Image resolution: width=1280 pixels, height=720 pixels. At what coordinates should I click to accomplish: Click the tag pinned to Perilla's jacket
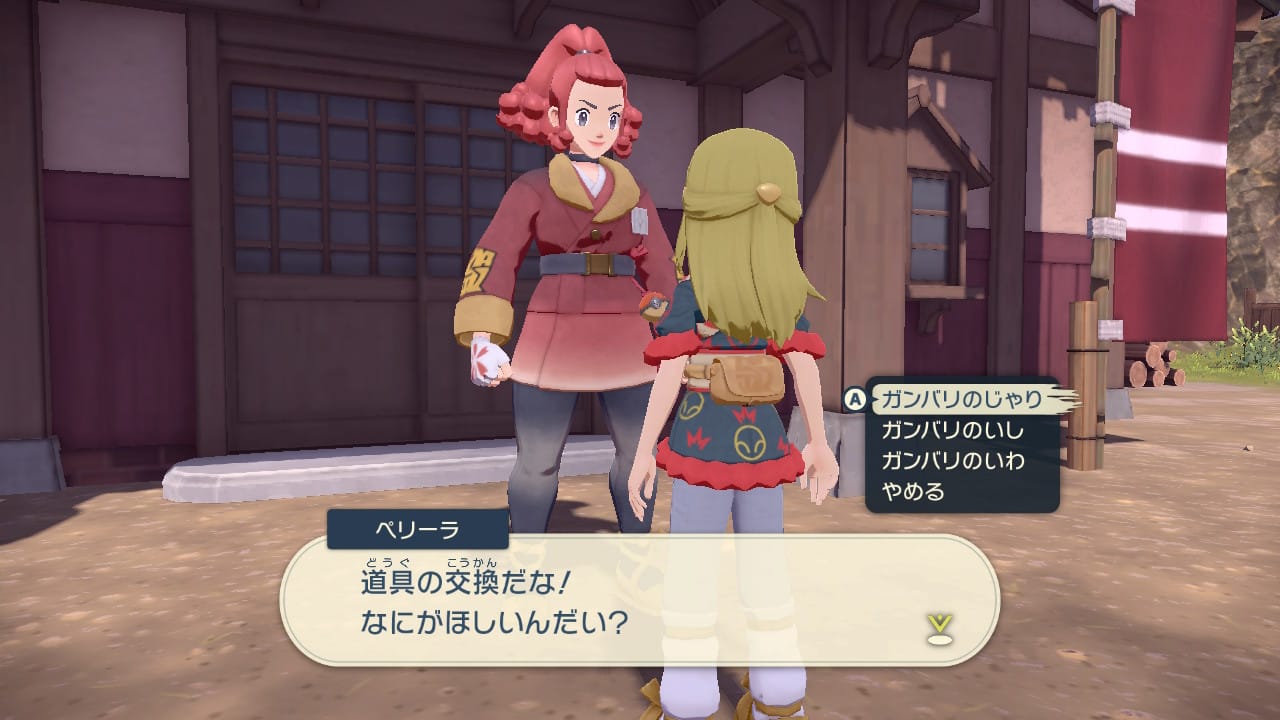(x=640, y=222)
